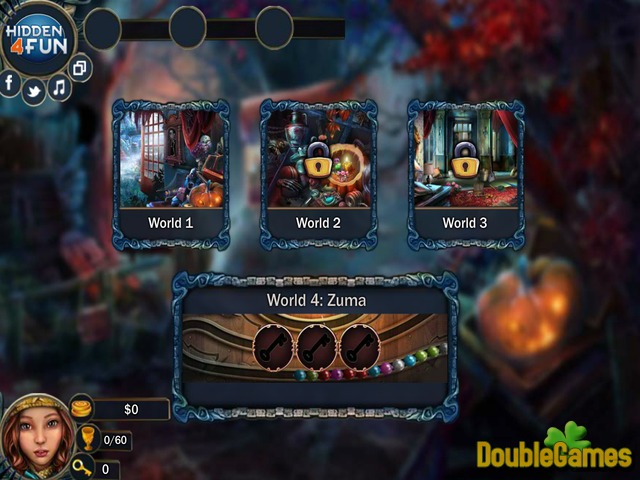Screen dimensions: 640x480
Task: Click the Hidden4Fun logo
Action: pyautogui.click(x=37, y=40)
